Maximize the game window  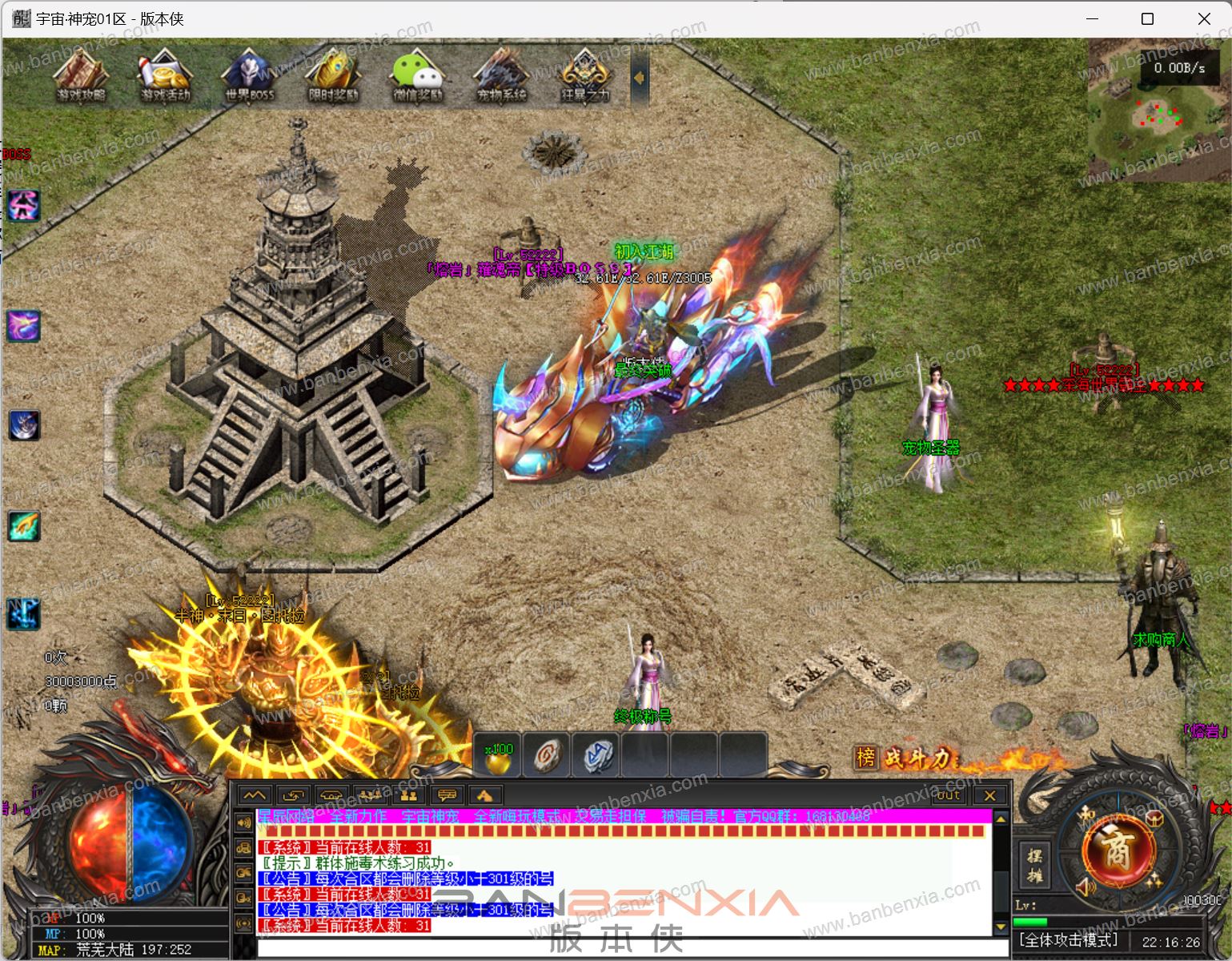click(x=1147, y=18)
